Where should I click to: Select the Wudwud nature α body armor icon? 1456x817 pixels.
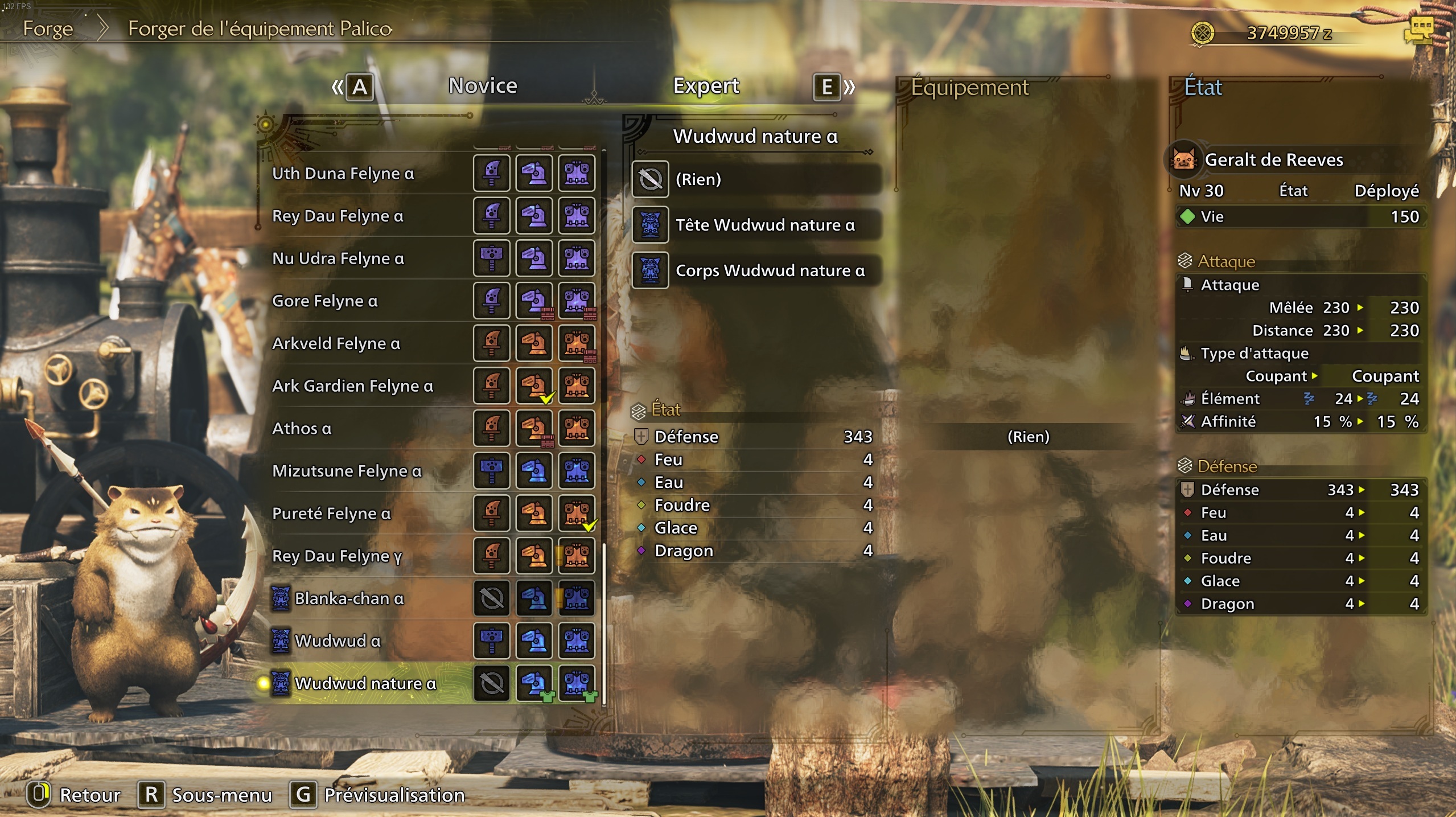pos(577,682)
